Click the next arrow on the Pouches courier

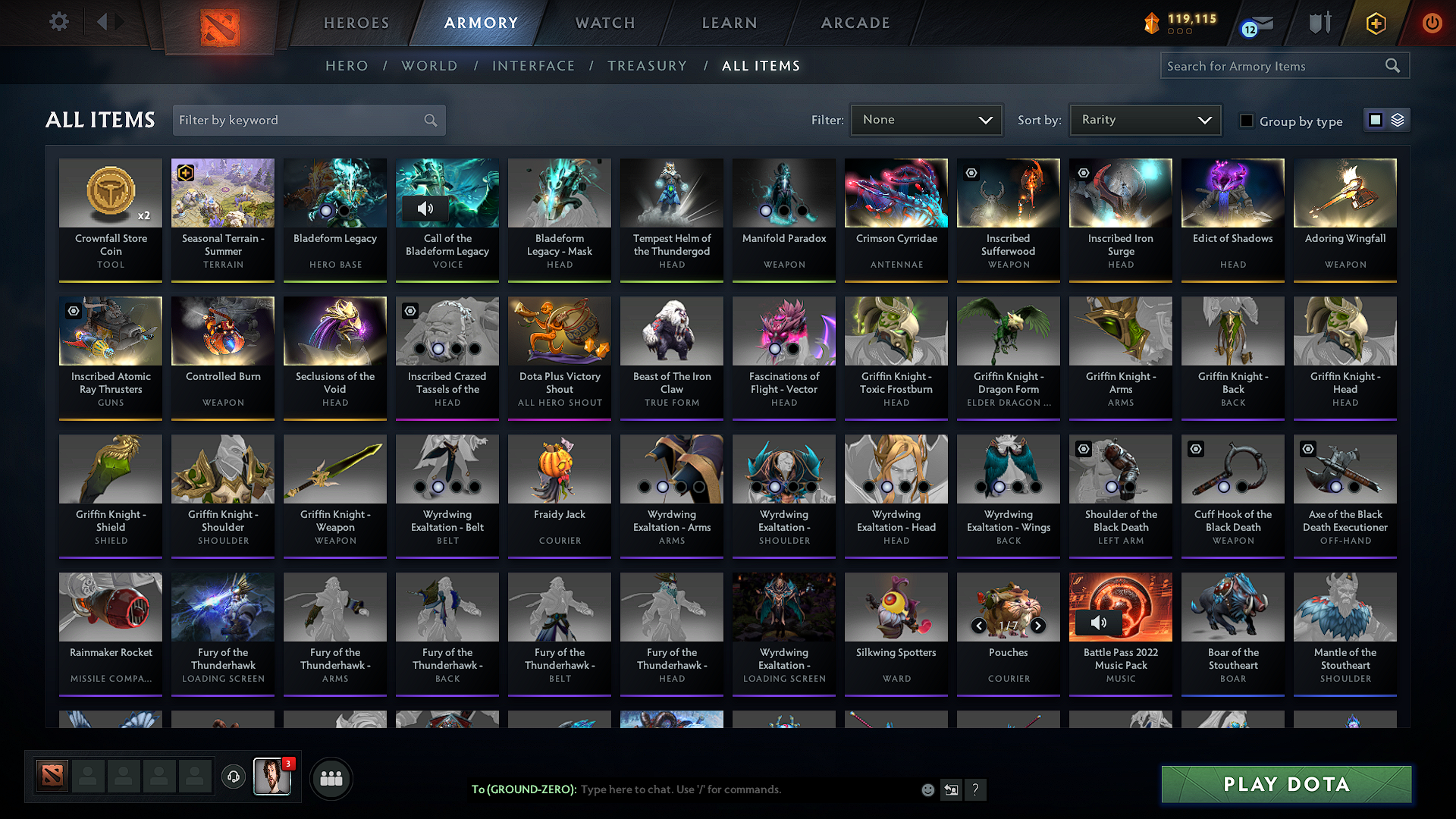coord(1038,626)
